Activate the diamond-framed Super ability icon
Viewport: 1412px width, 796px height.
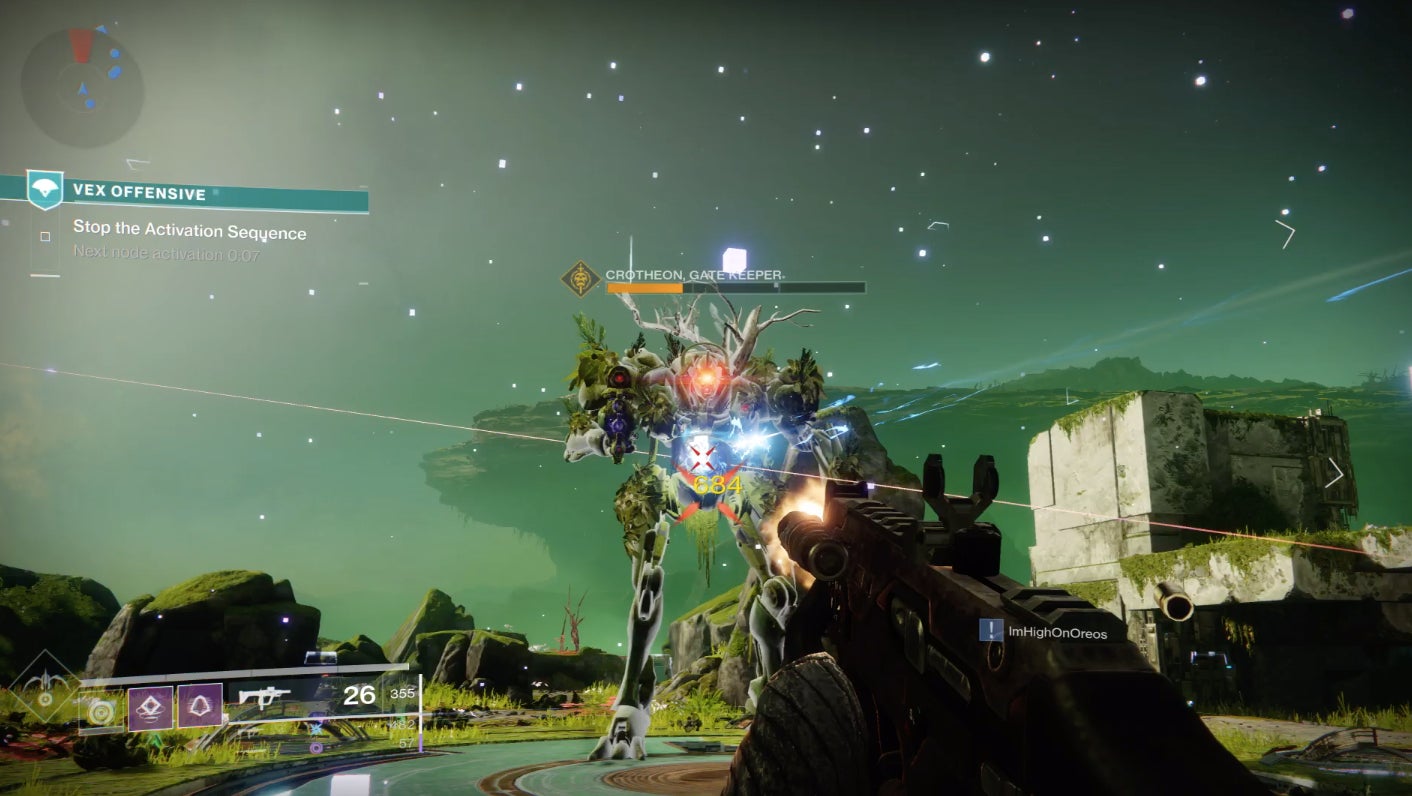[x=41, y=688]
